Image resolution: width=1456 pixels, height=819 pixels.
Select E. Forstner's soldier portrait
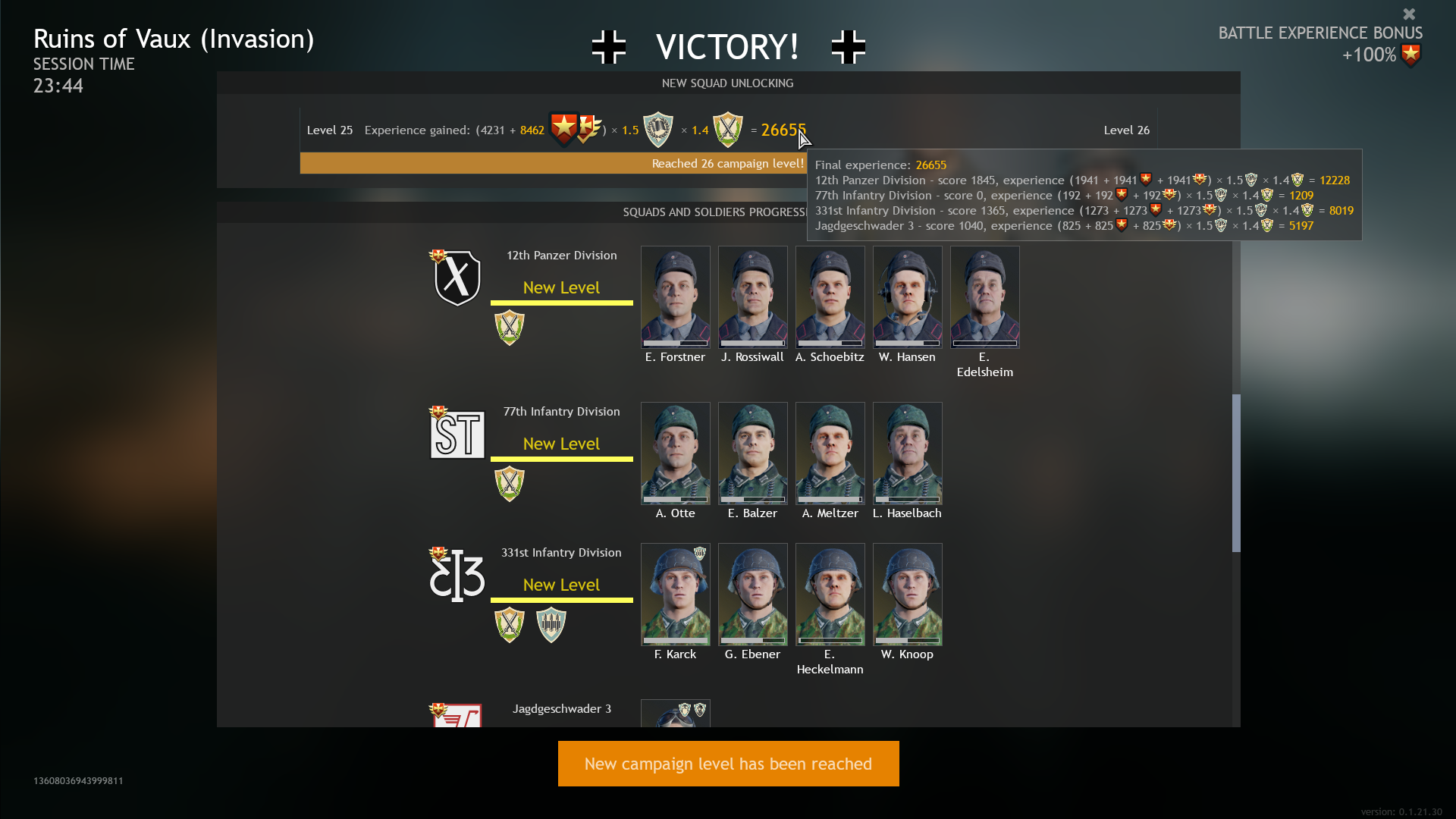[x=675, y=297]
